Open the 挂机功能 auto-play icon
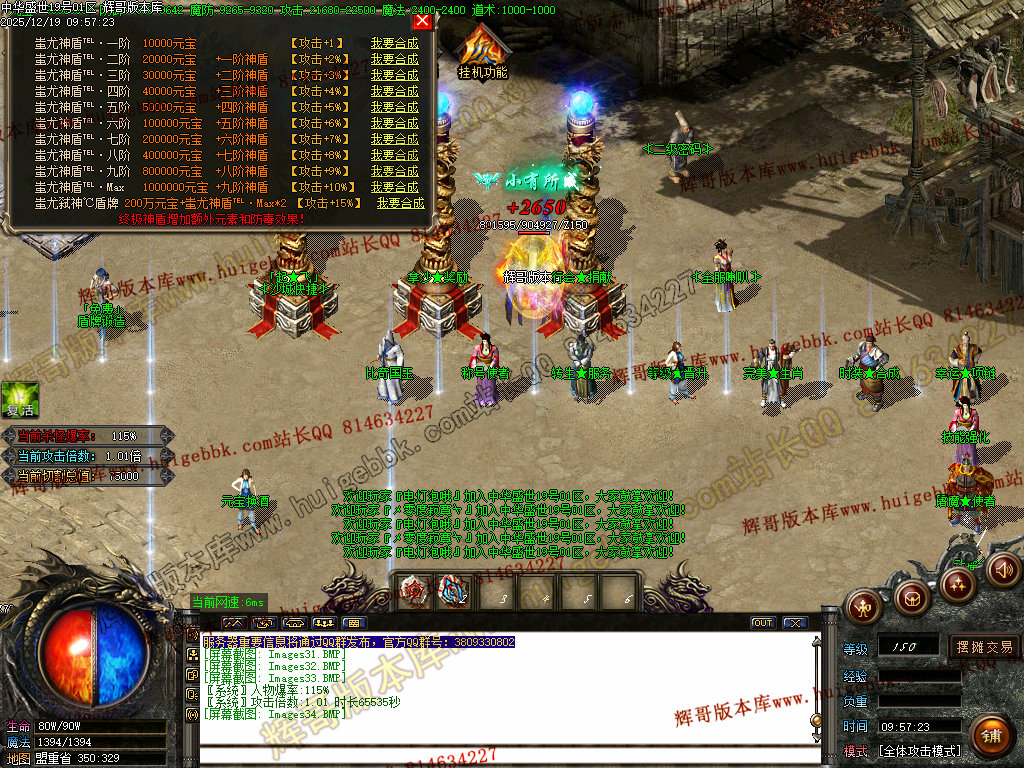 coord(481,50)
